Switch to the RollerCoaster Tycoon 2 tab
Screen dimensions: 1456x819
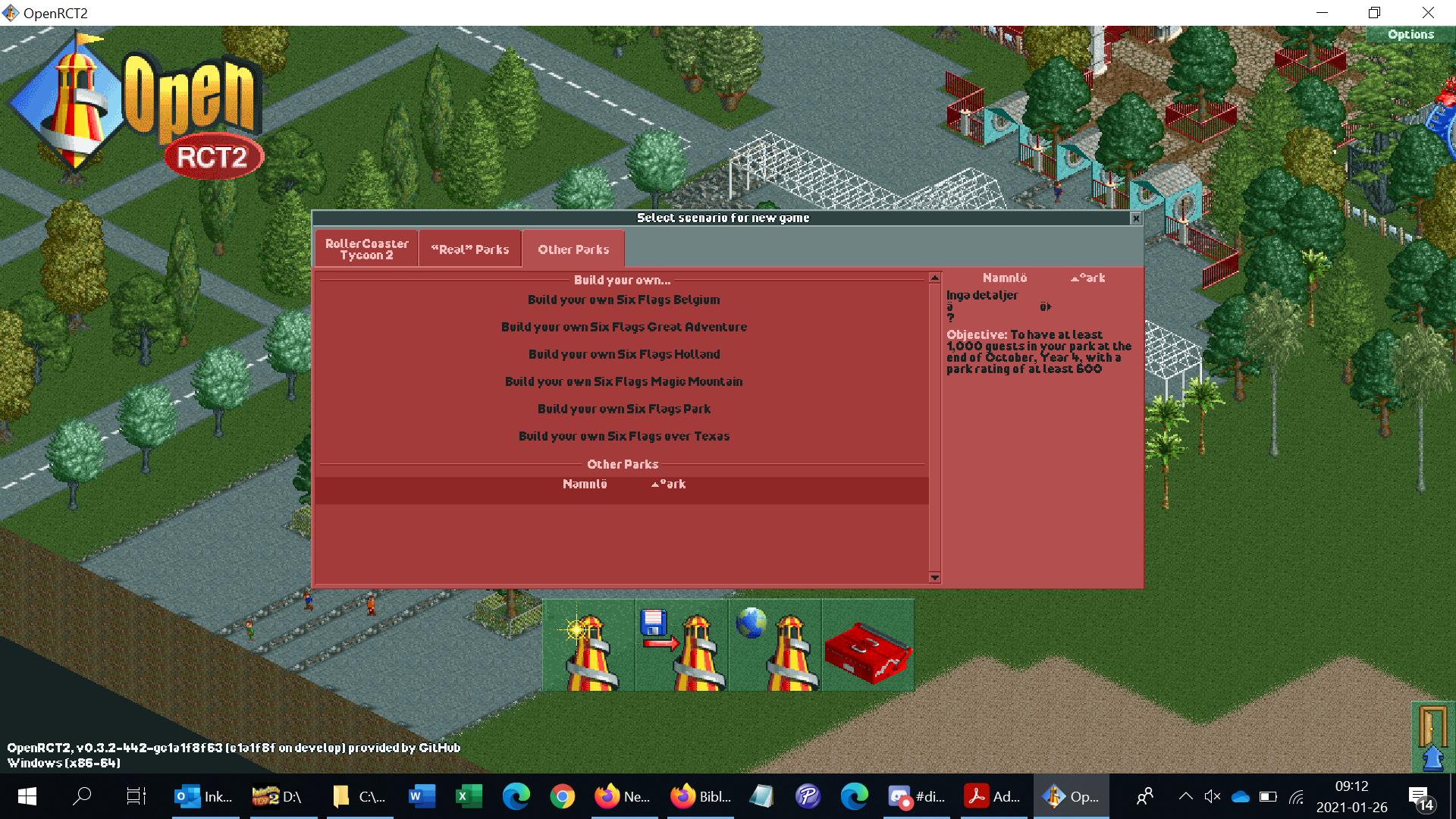click(x=366, y=248)
